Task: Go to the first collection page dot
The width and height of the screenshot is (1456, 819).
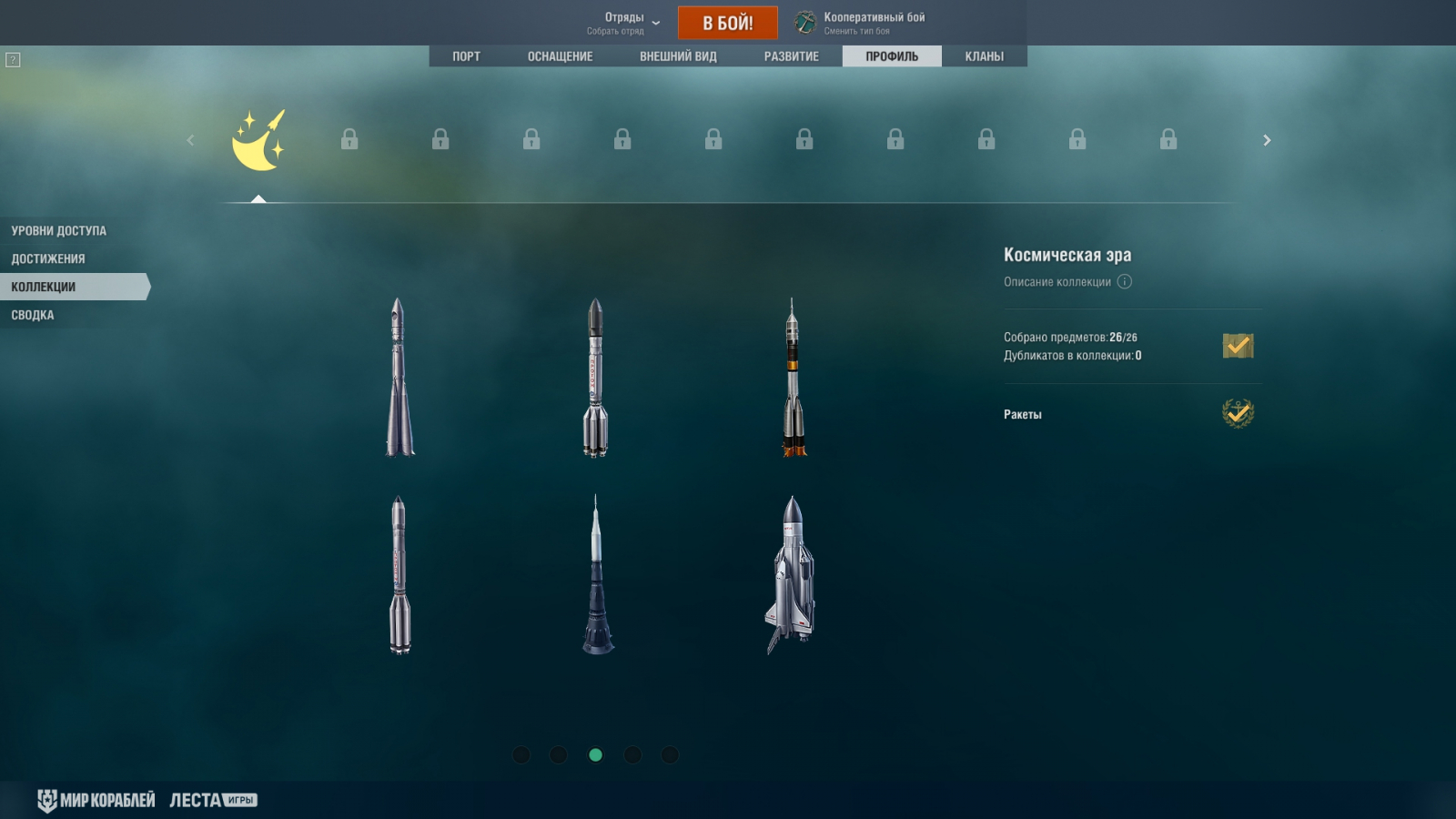Action: (521, 754)
